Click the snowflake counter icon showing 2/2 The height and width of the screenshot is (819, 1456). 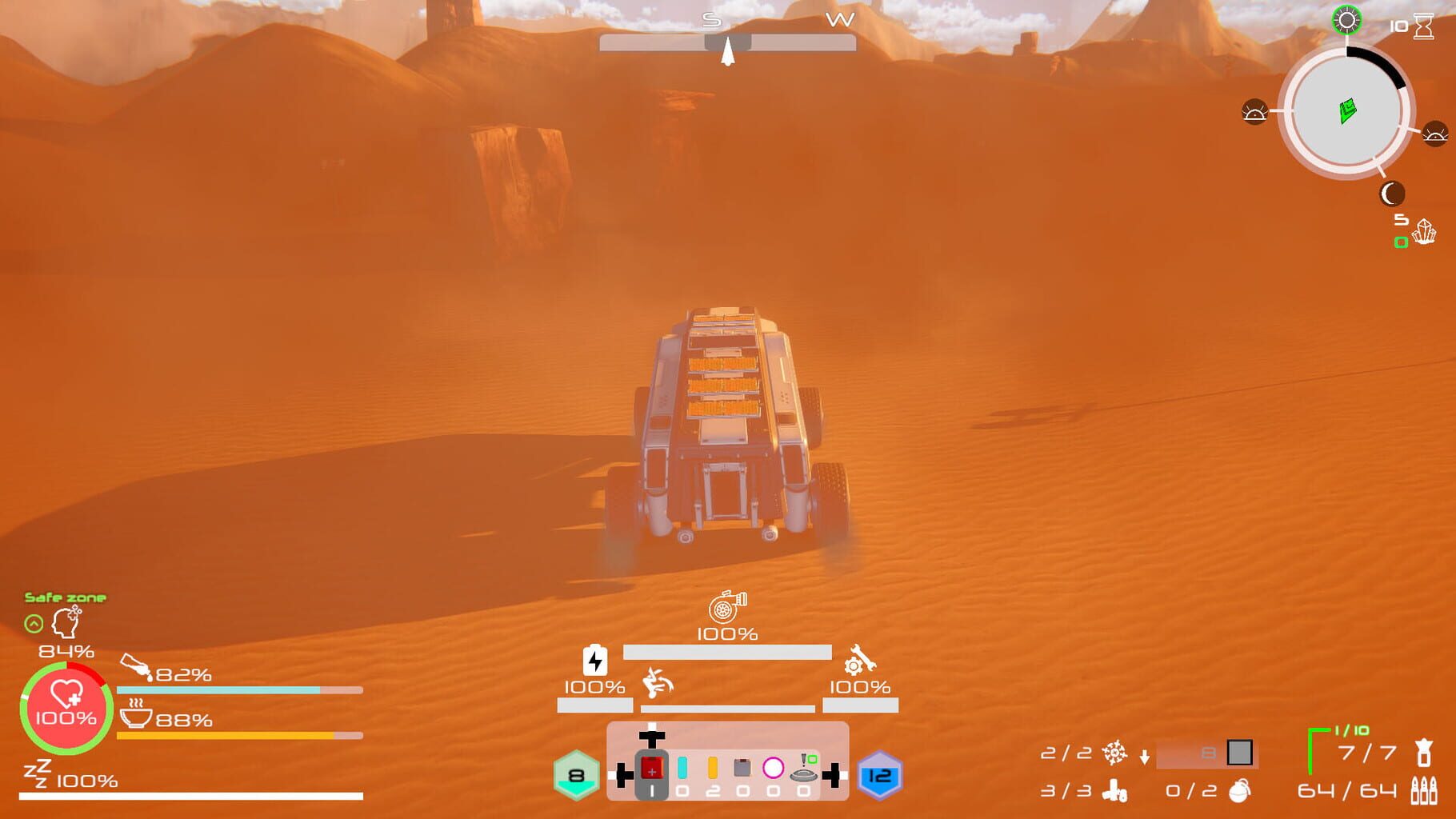tap(1115, 754)
